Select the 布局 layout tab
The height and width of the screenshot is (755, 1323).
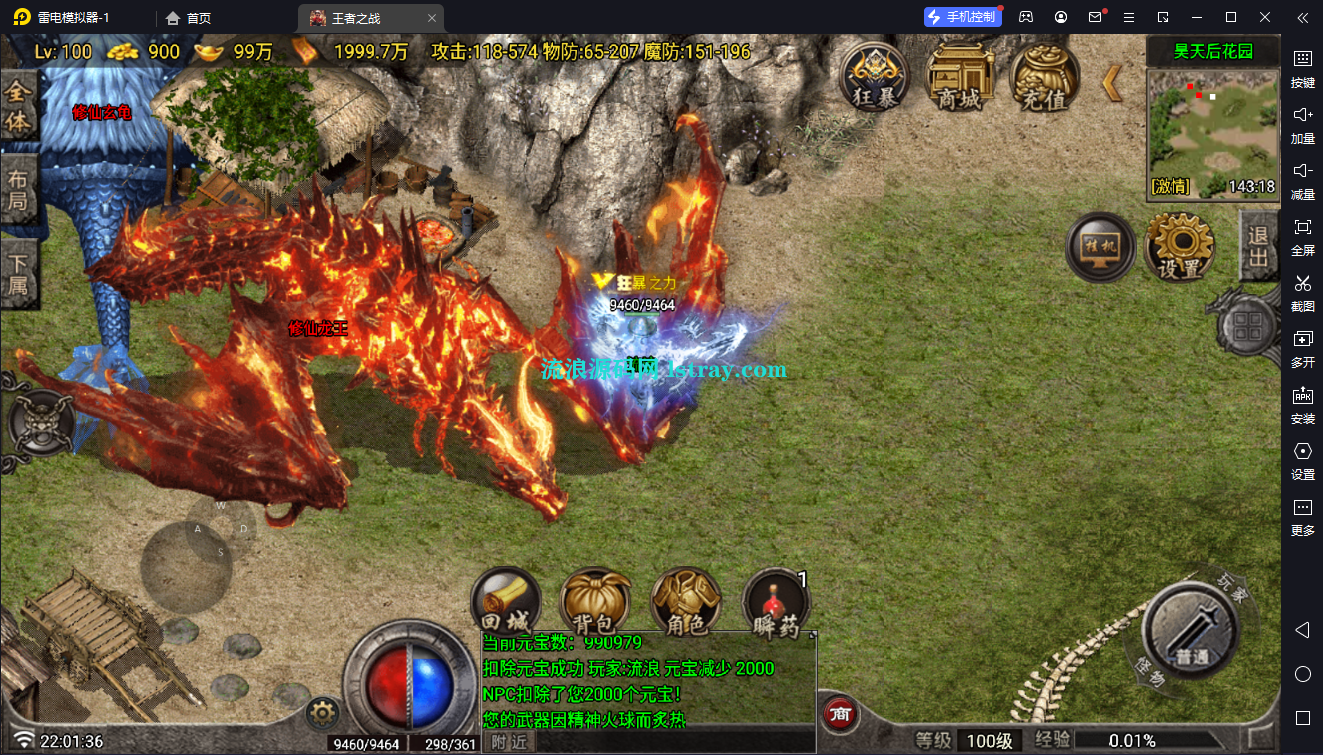[18, 194]
